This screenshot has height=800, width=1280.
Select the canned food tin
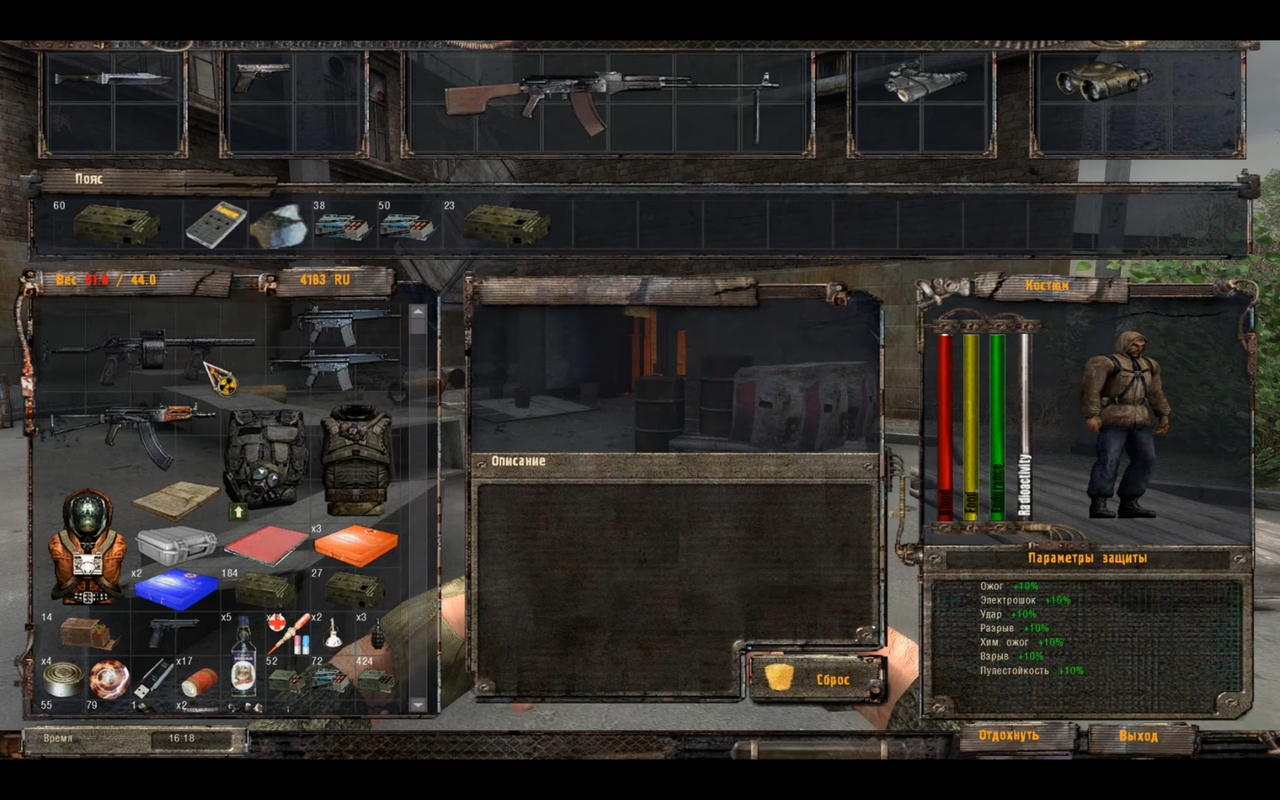coord(63,679)
